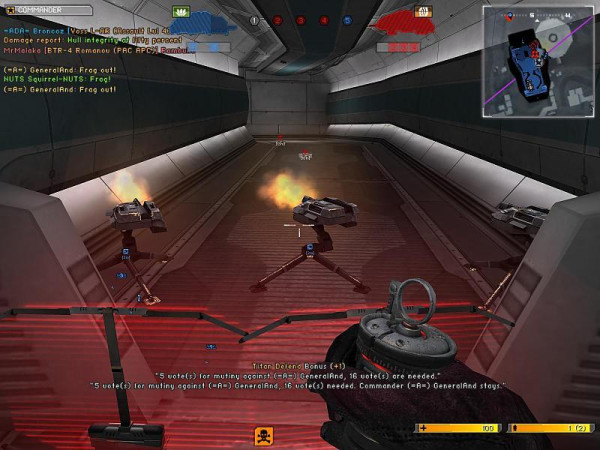The height and width of the screenshot is (450, 600).
Task: Select missile silo marker number 2
Action: tap(278, 20)
